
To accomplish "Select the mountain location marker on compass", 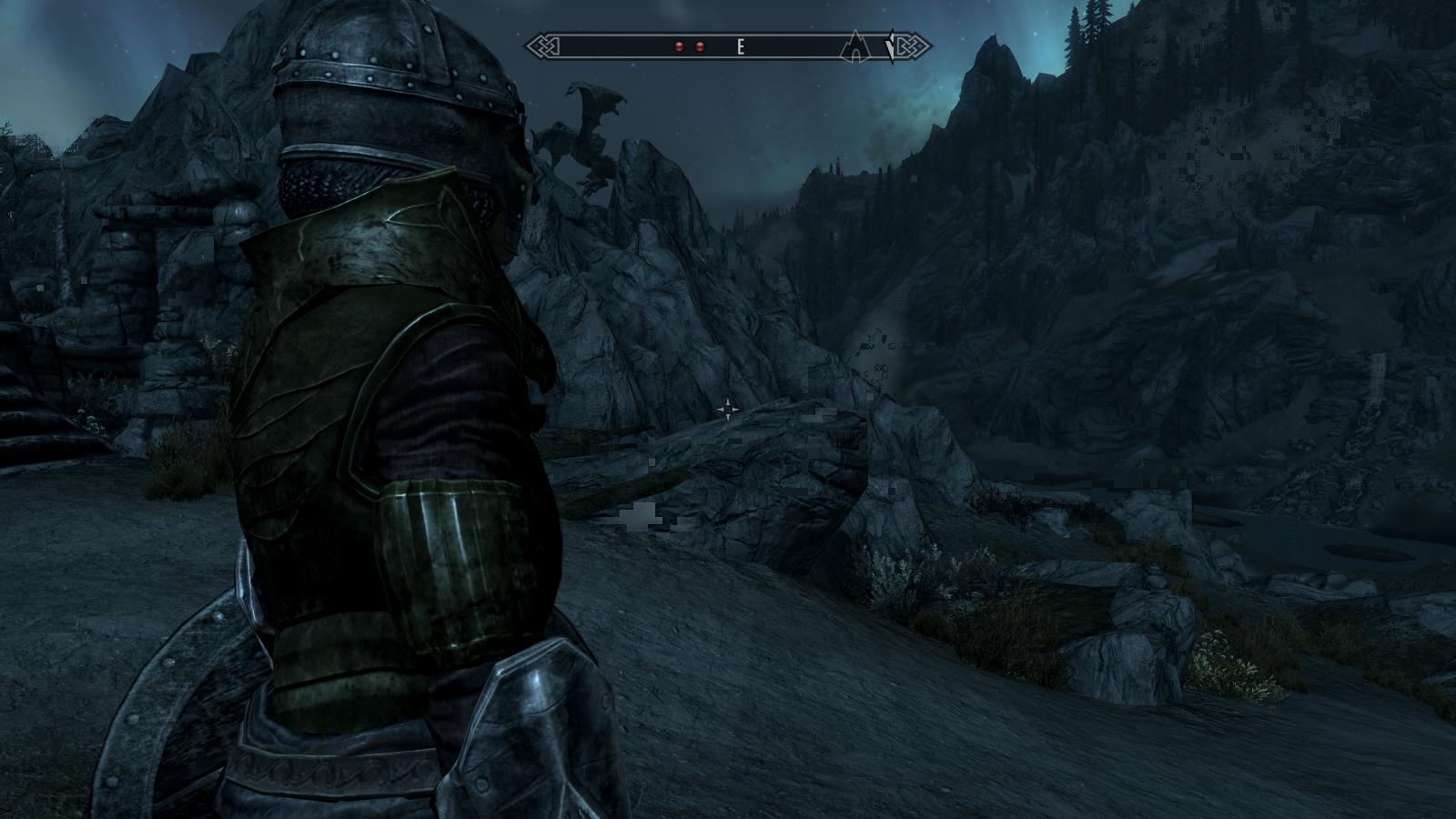I will coord(855,45).
